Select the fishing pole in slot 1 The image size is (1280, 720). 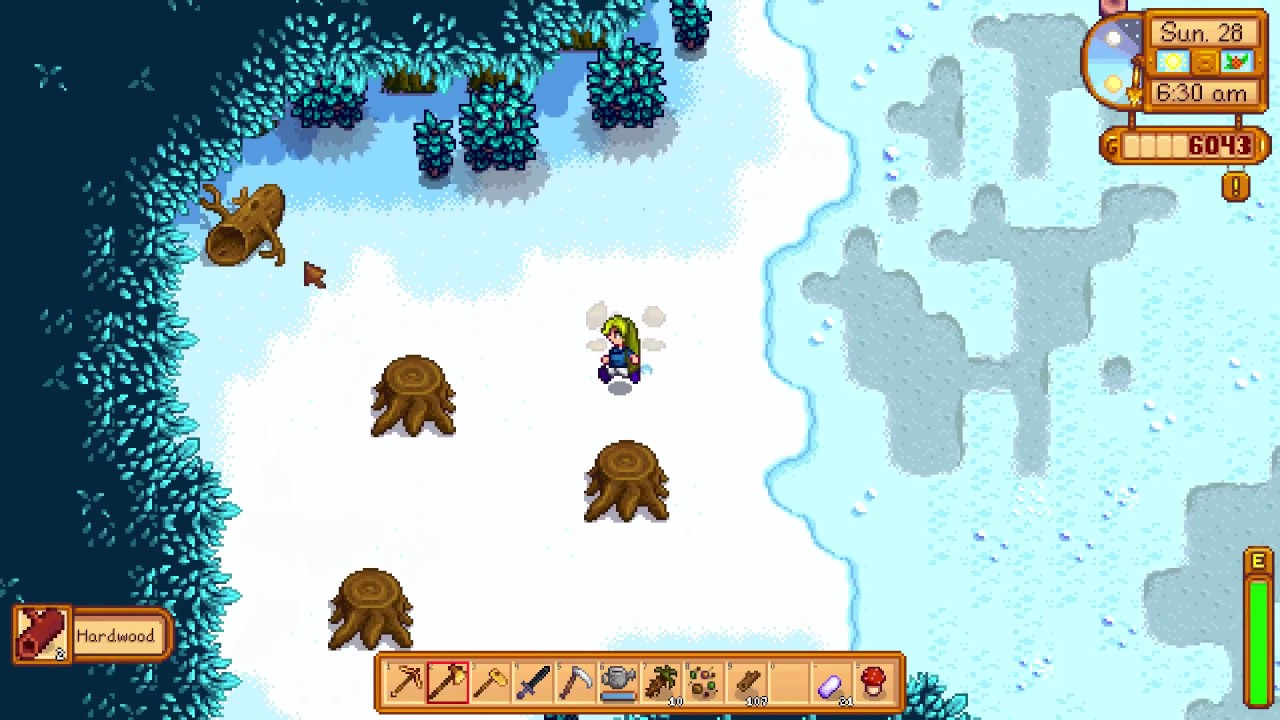405,683
